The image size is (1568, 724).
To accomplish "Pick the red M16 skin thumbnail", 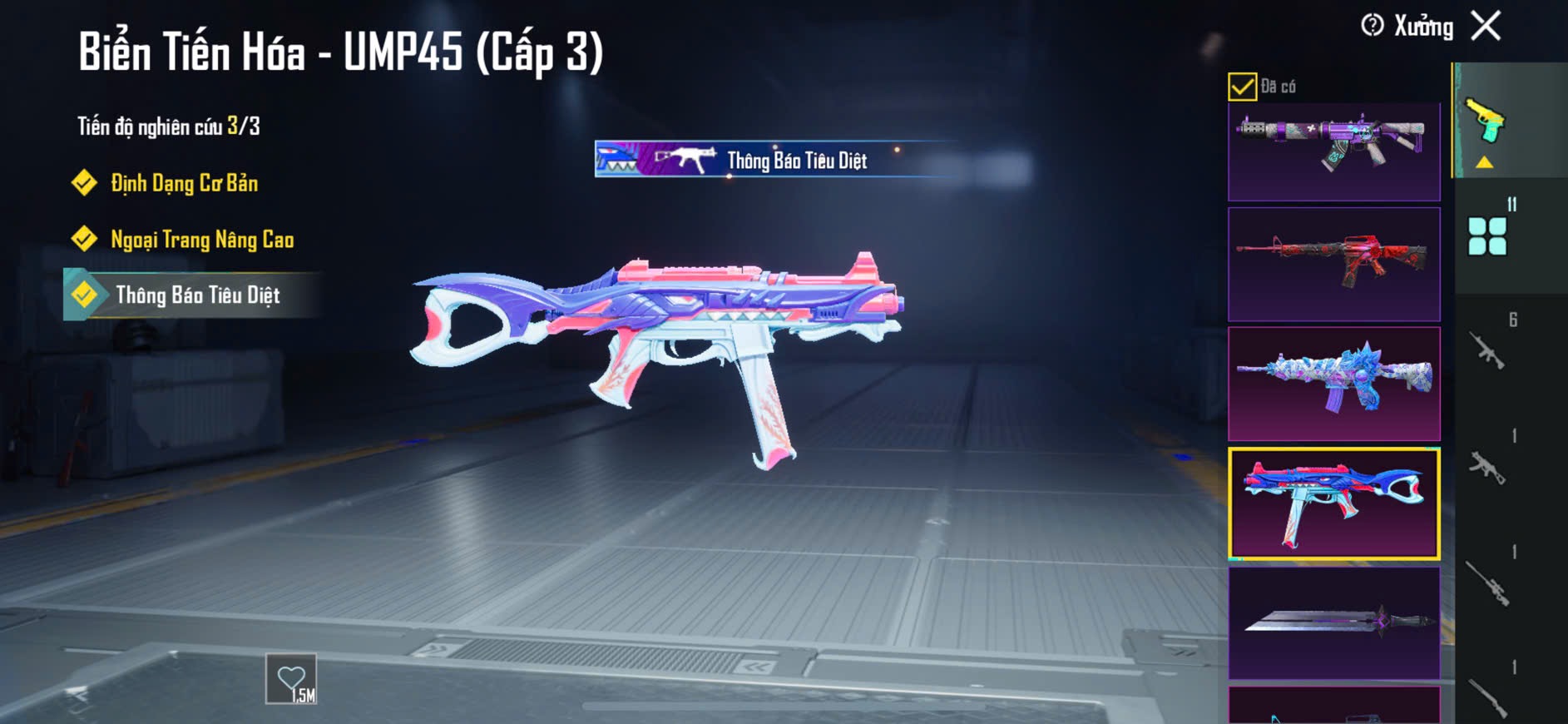I will pos(1333,265).
